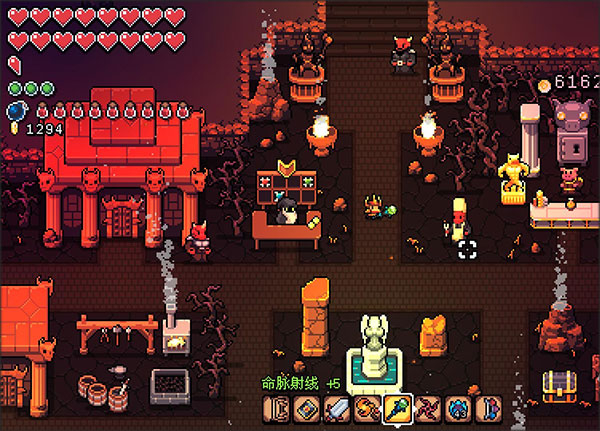
Task: Pick the red shuriken hotbar slot
Action: tap(429, 410)
